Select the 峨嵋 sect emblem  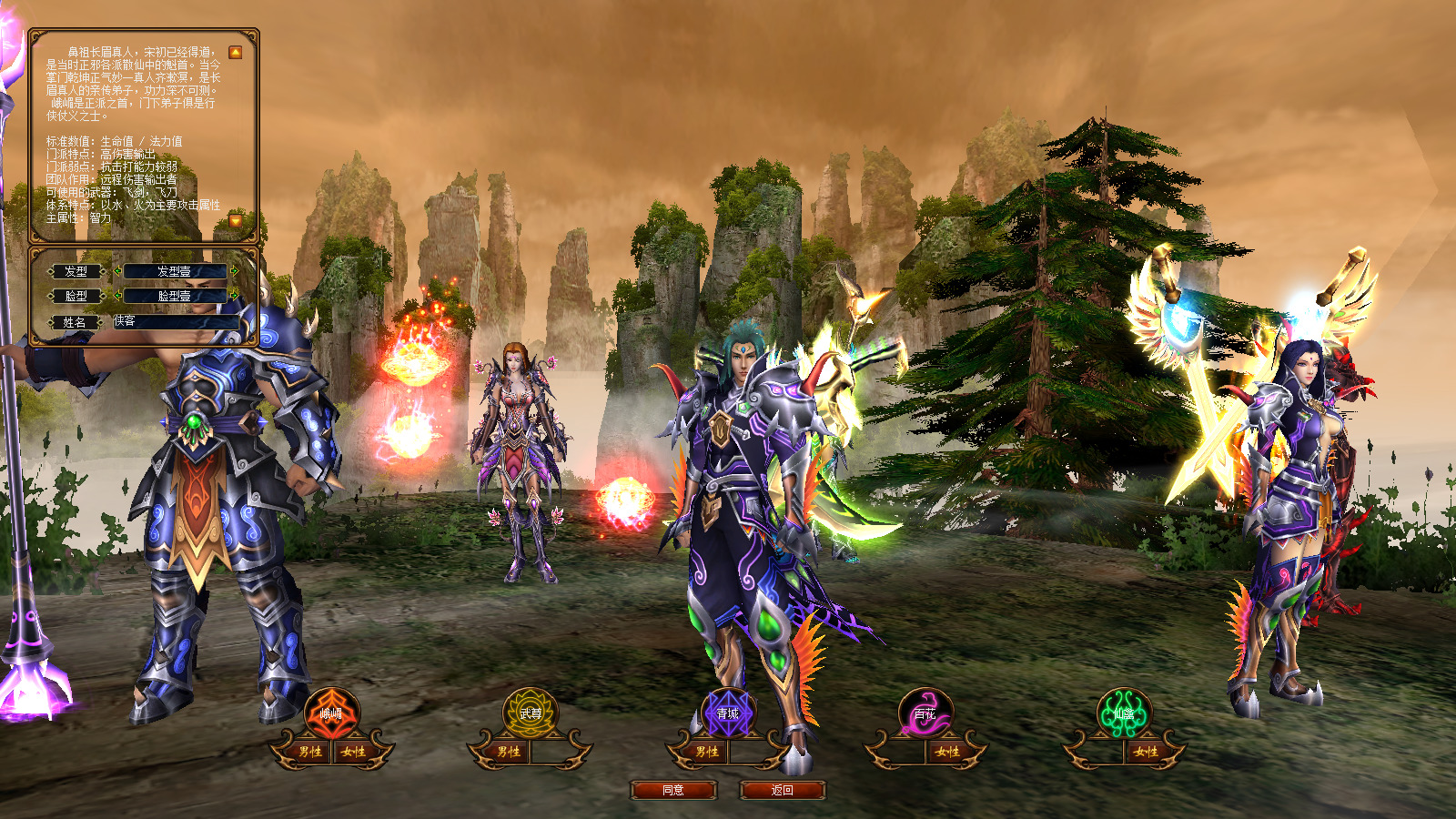331,713
